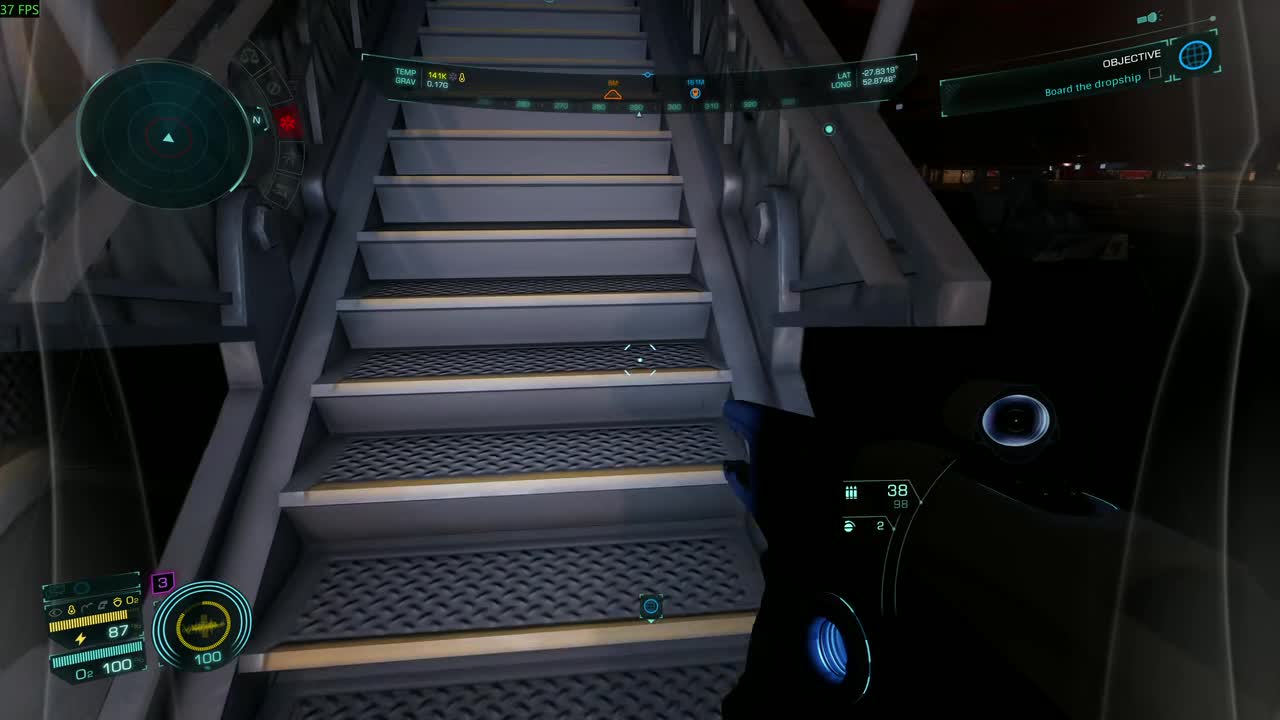Click the red emergency flashpoint icon near radar
This screenshot has width=1280, height=720.
[288, 121]
